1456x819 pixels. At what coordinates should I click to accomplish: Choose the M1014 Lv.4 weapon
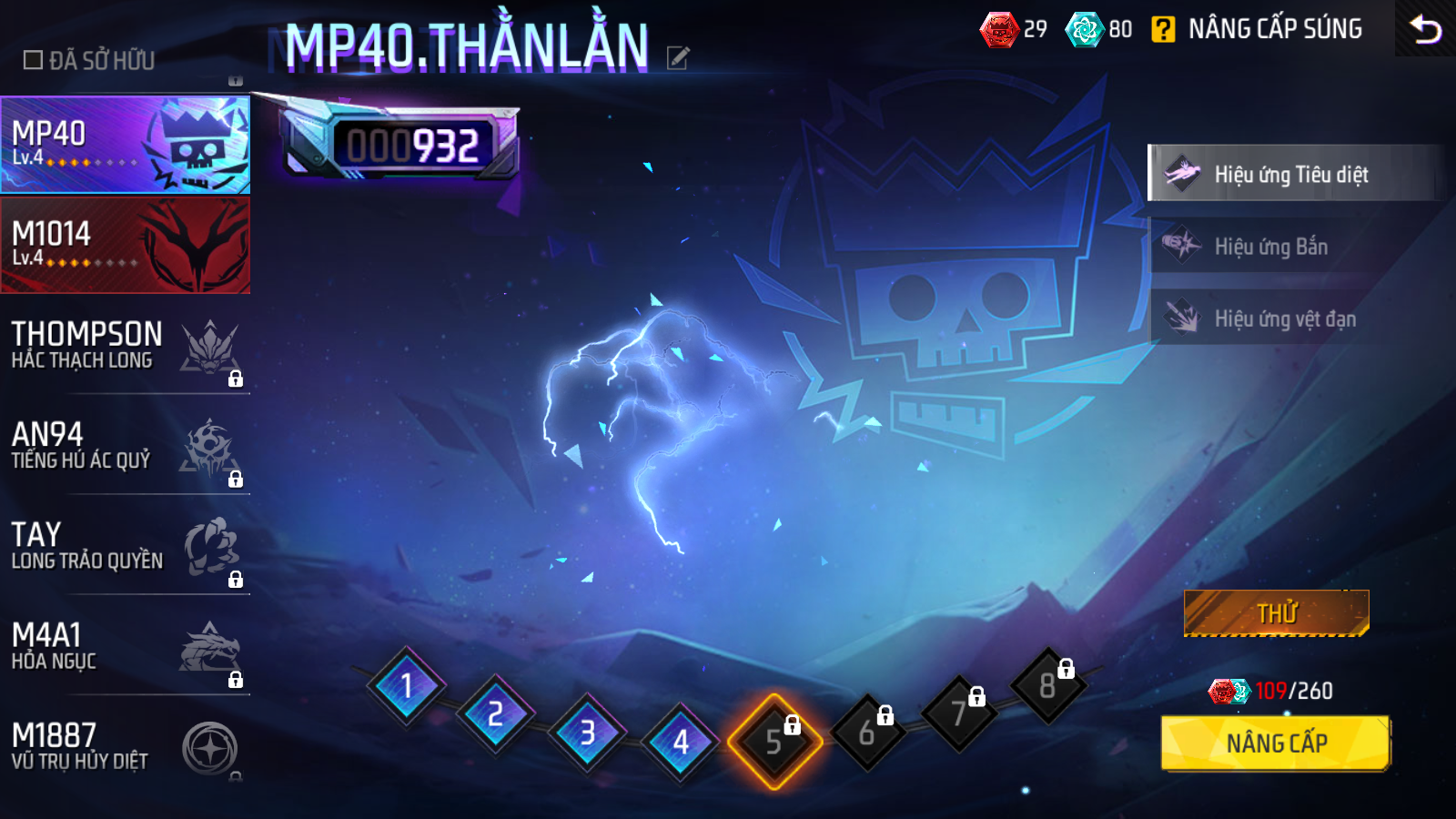click(125, 246)
